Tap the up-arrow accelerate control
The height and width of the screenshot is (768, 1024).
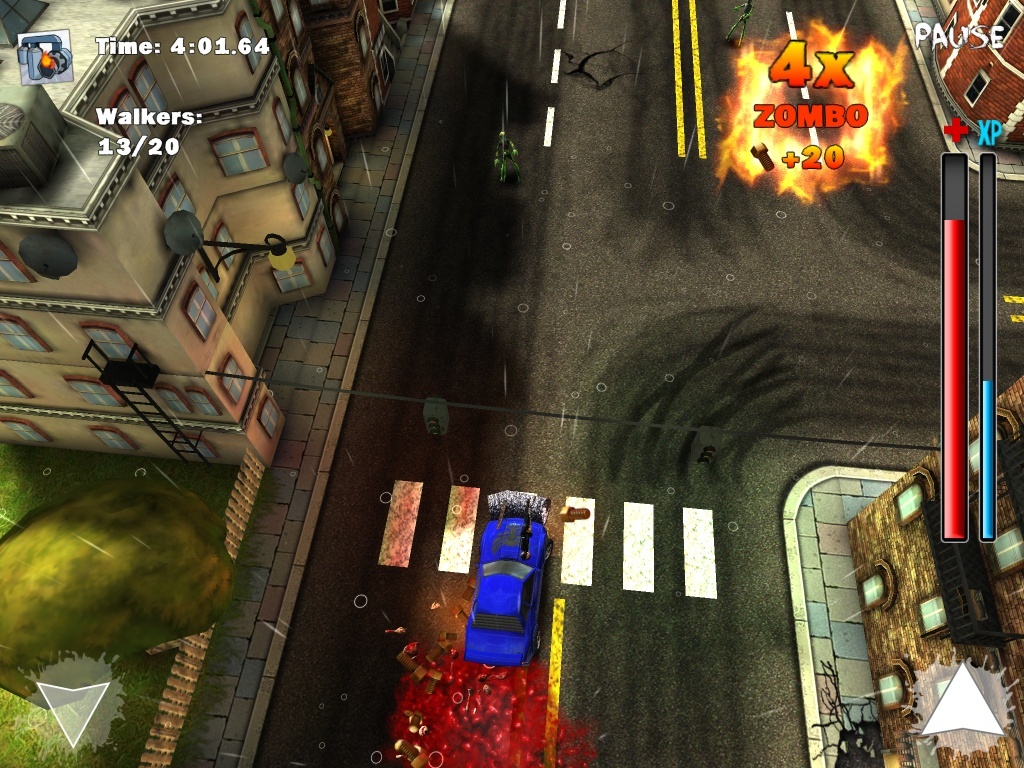coord(960,701)
